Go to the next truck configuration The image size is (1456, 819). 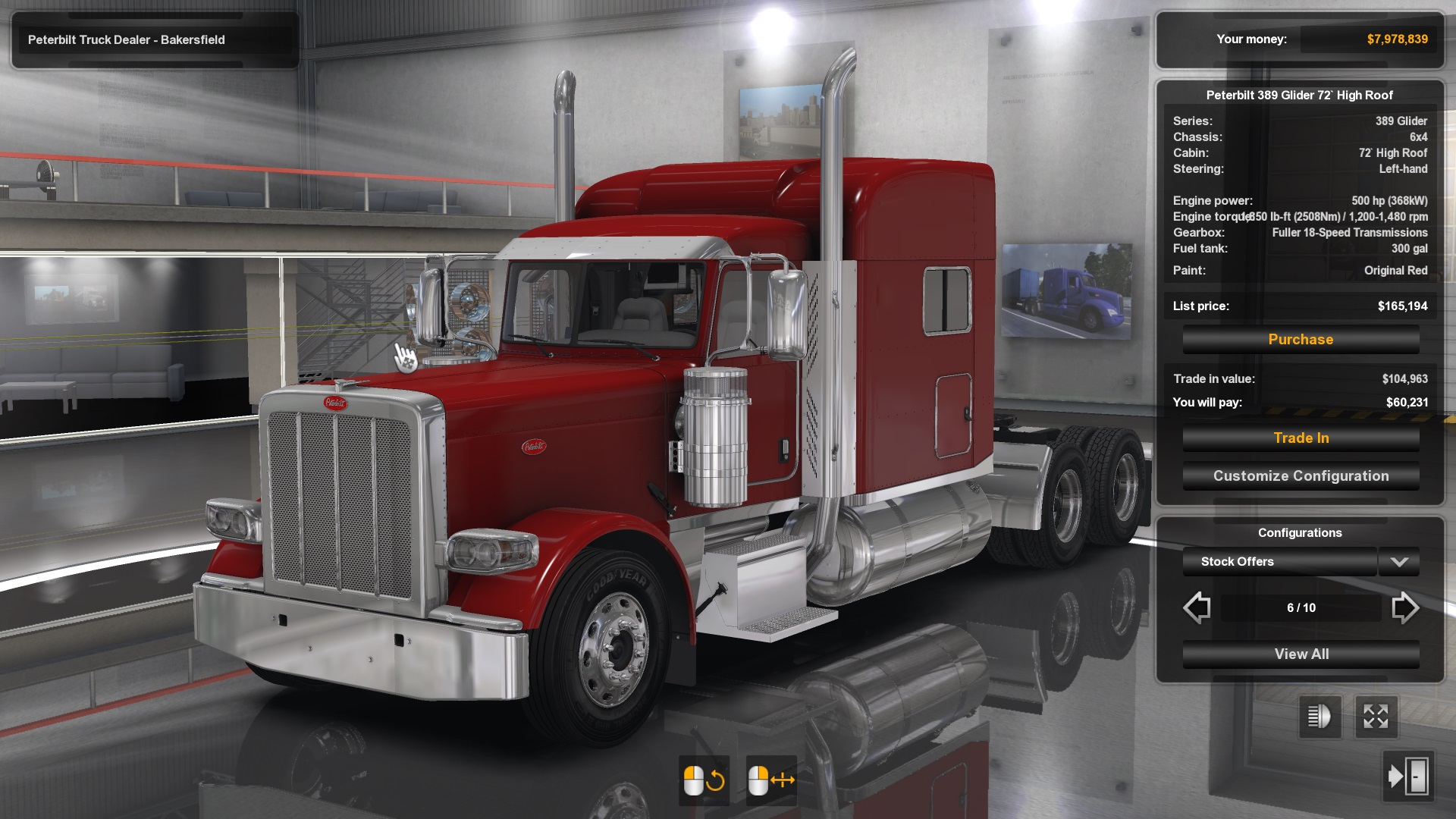pyautogui.click(x=1404, y=607)
